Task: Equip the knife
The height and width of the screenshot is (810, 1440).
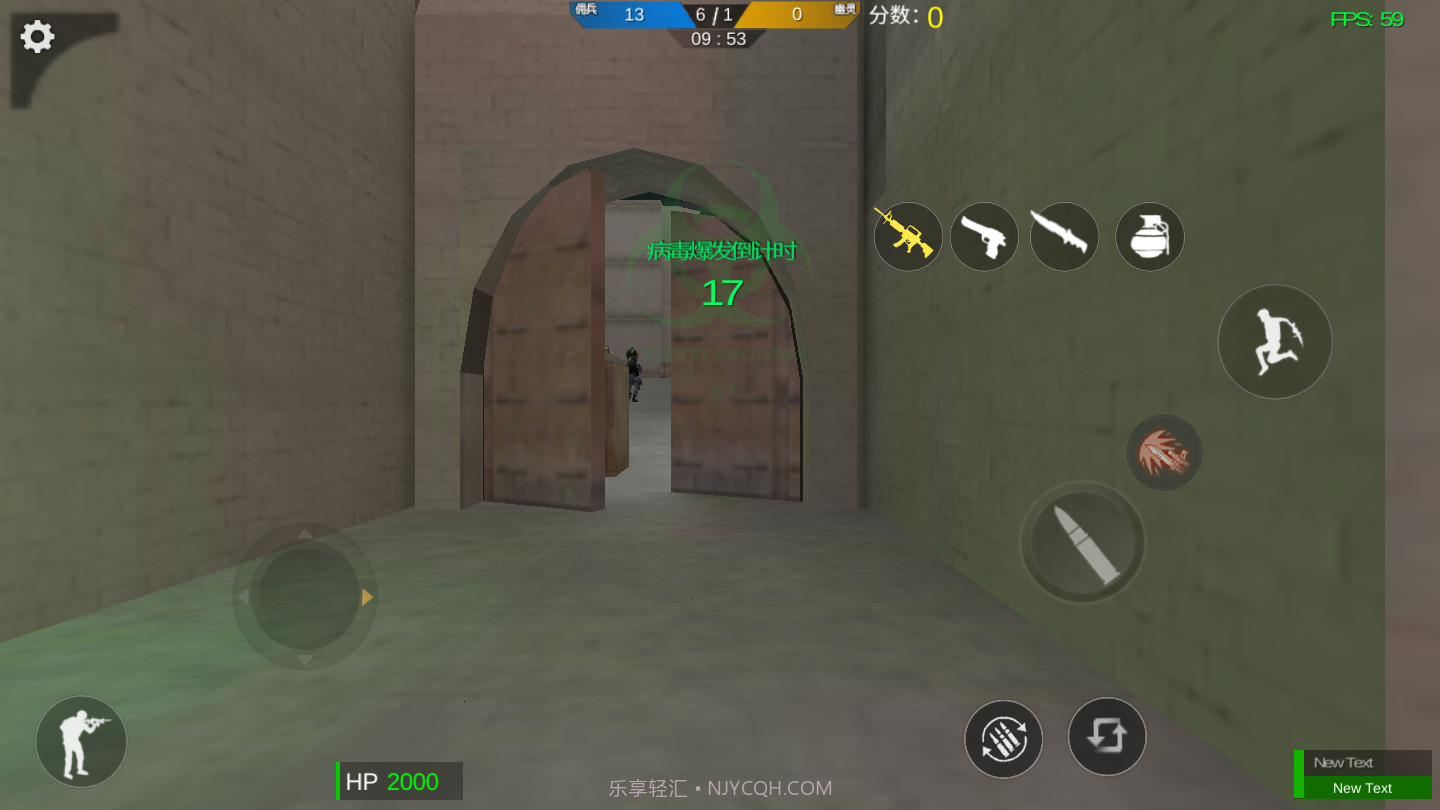Action: (1064, 236)
